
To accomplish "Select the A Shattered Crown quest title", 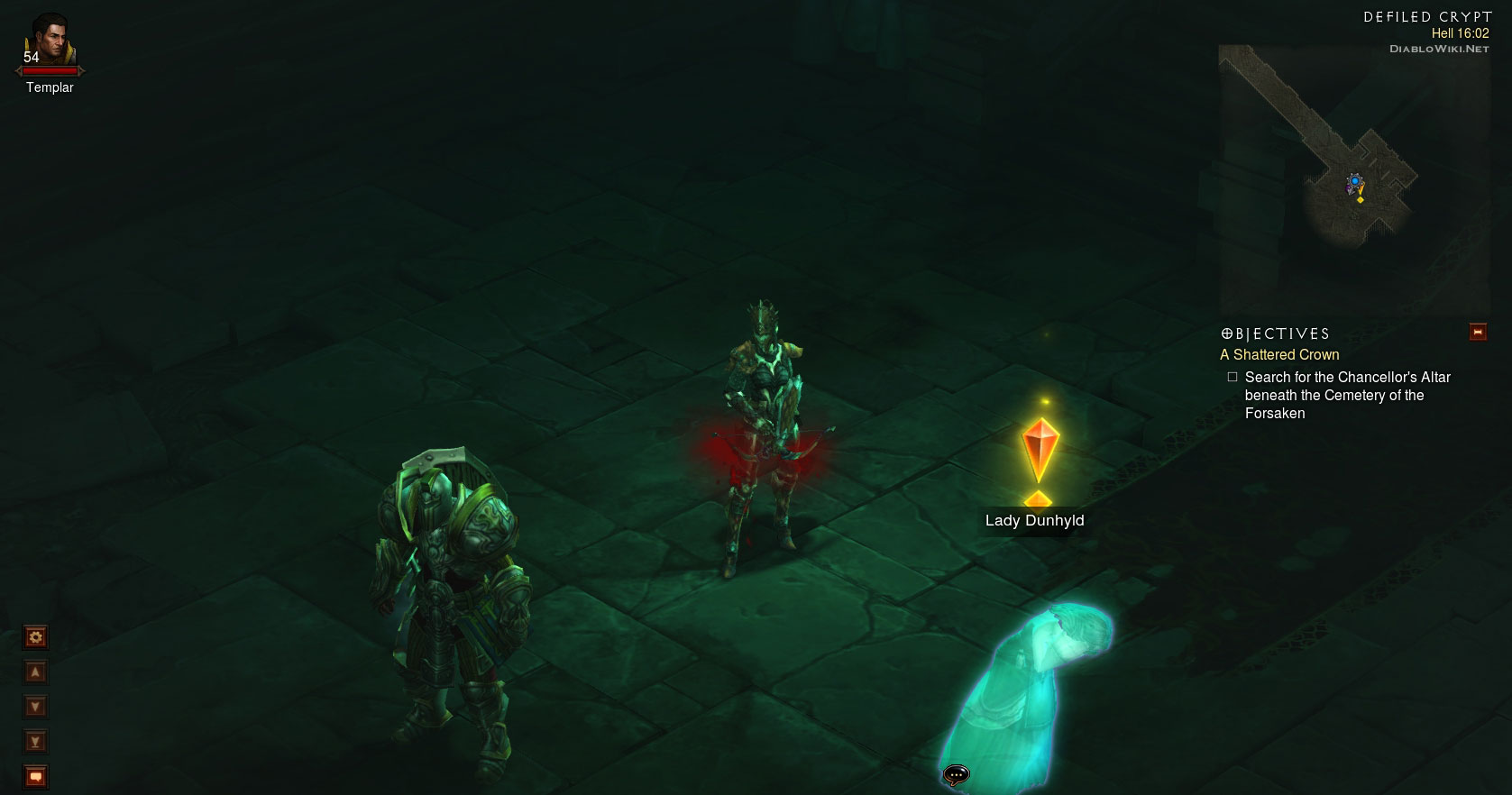I will pos(1279,355).
